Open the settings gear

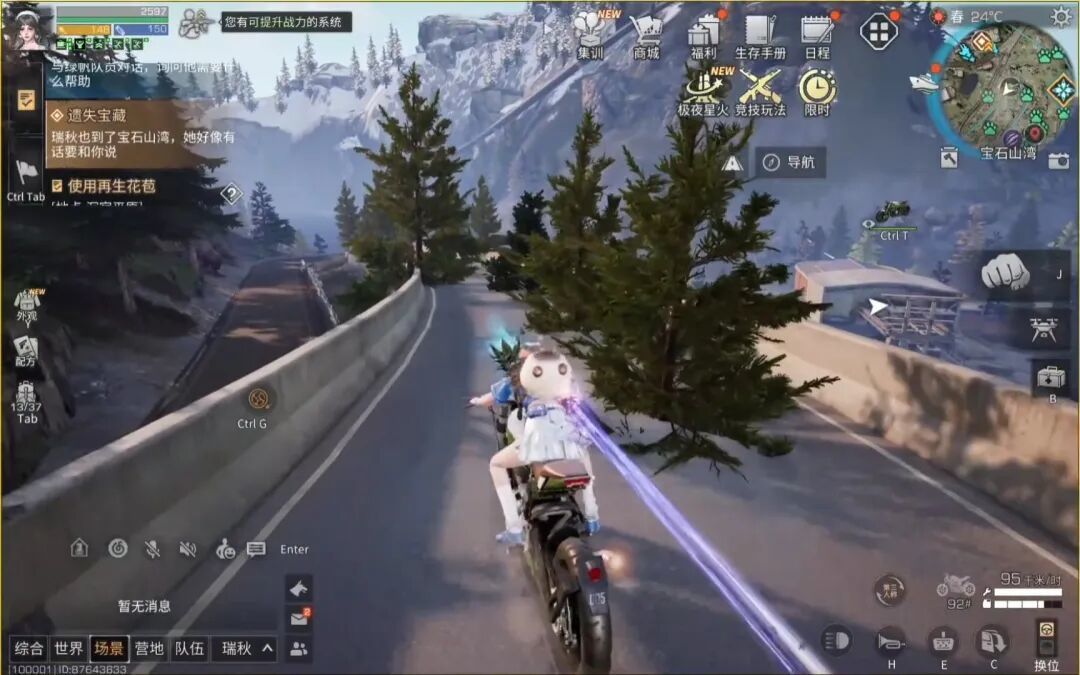pyautogui.click(x=1060, y=16)
